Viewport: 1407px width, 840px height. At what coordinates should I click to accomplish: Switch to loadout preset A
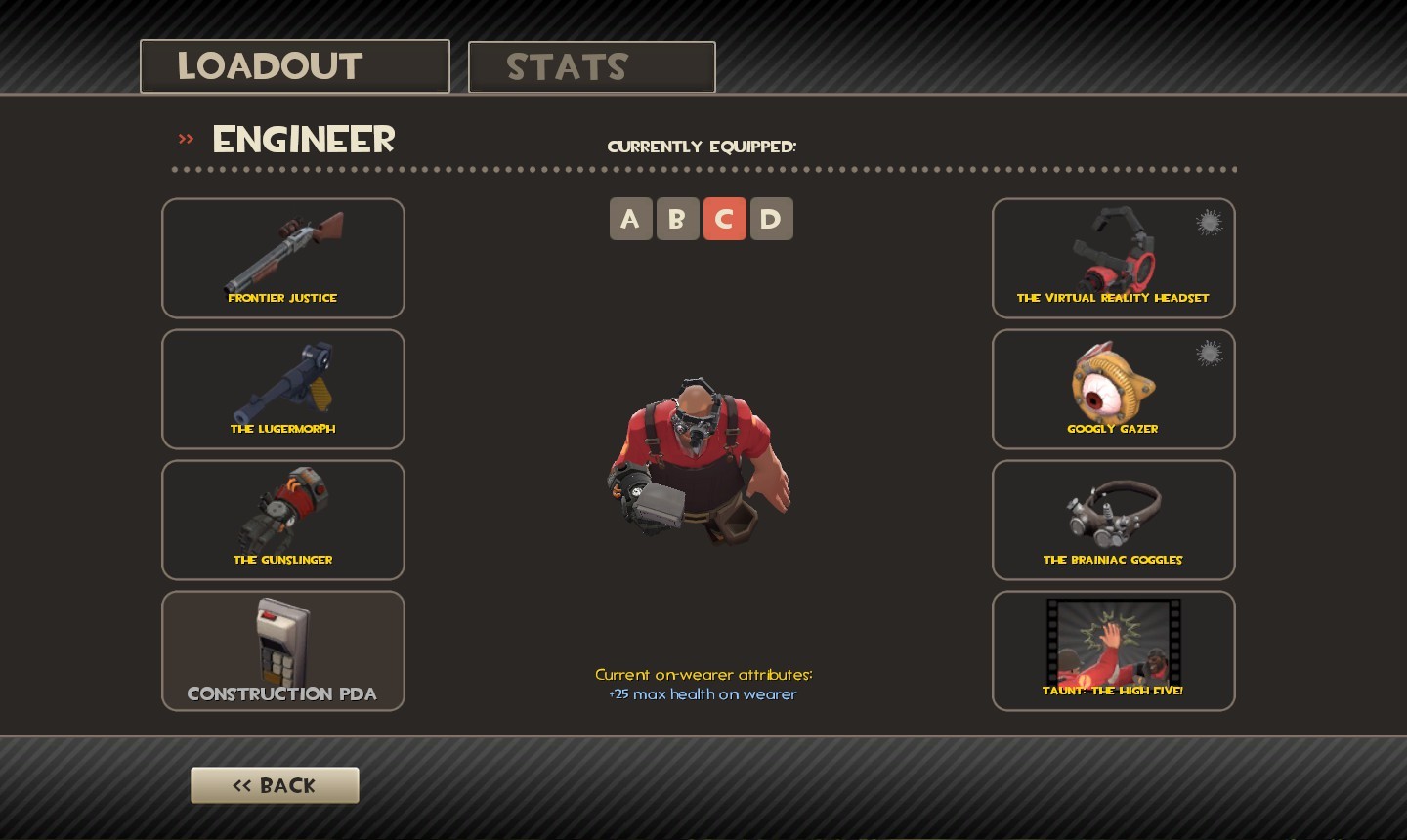[630, 219]
